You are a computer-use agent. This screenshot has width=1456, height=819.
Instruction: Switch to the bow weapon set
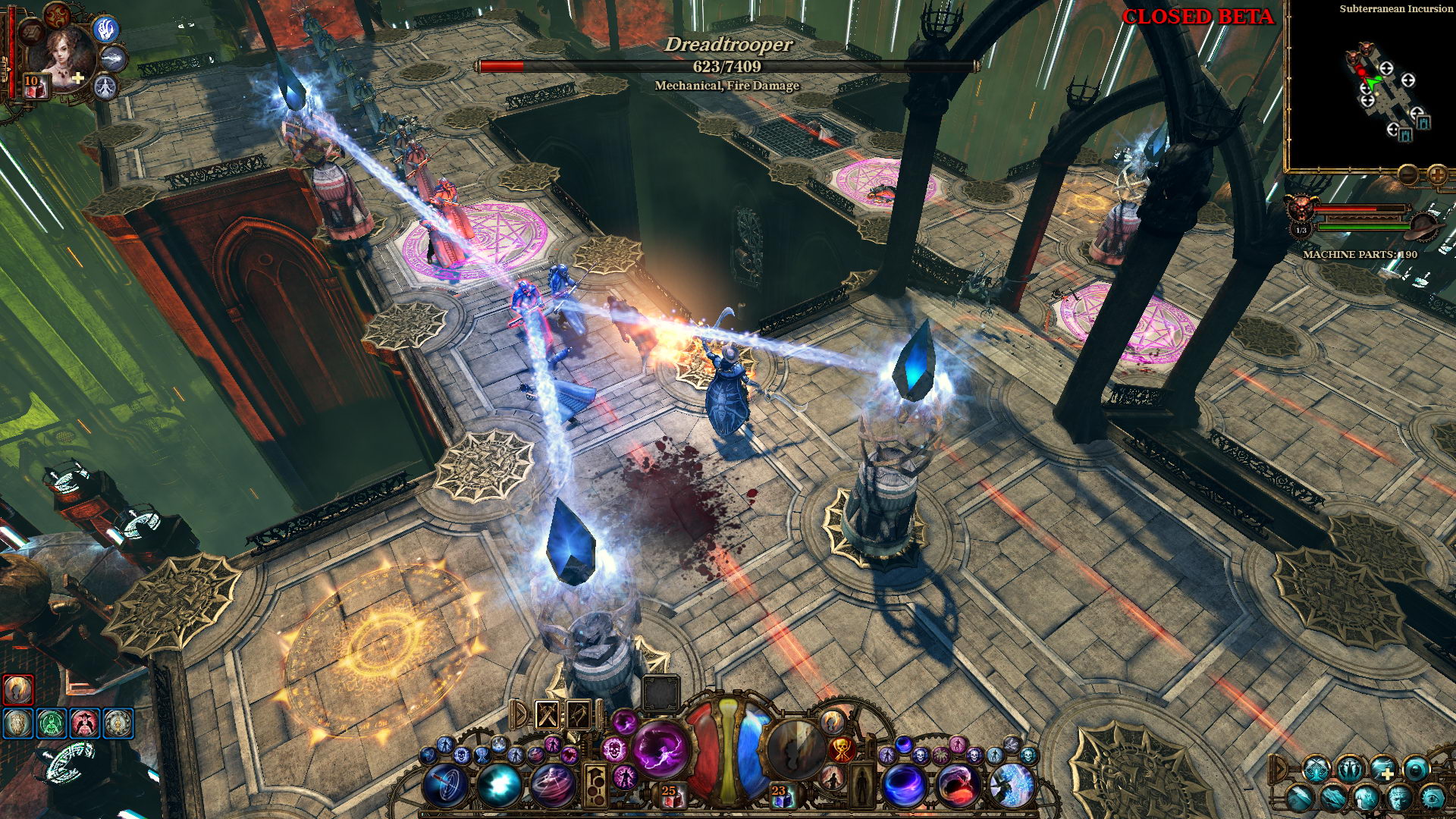[x=578, y=714]
